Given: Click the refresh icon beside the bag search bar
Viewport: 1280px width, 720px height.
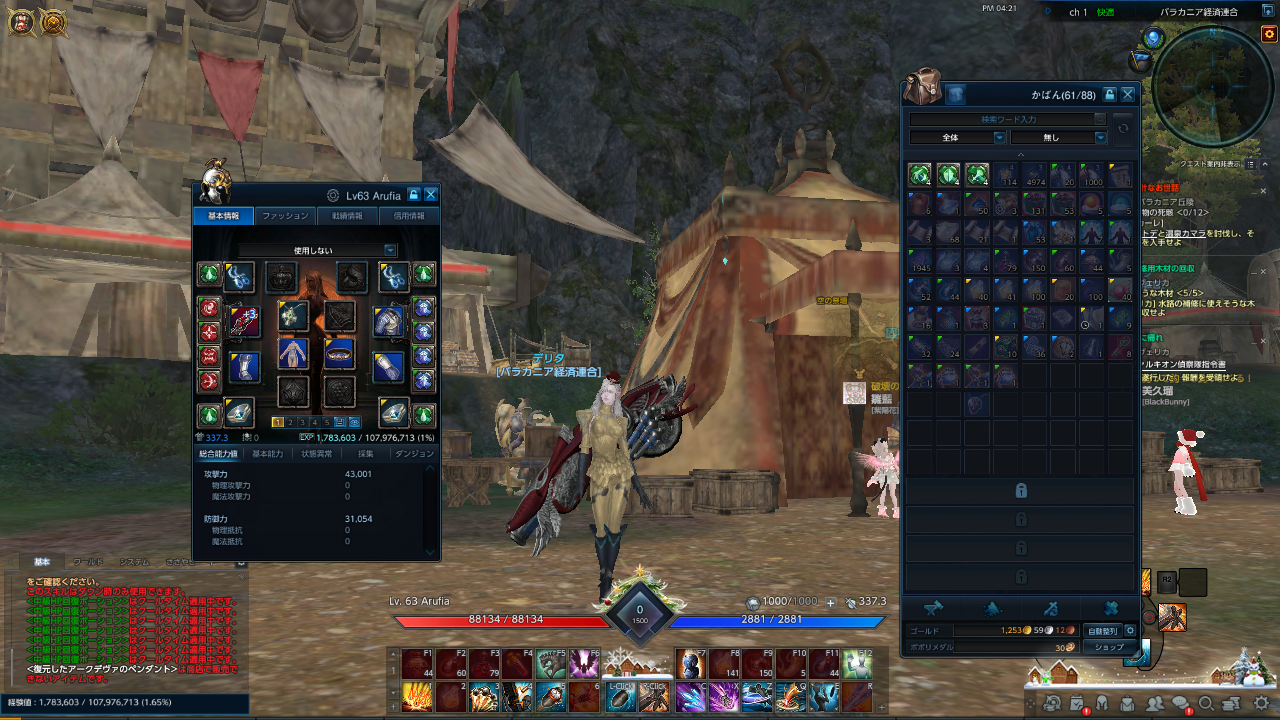Looking at the screenshot, I should [1123, 128].
